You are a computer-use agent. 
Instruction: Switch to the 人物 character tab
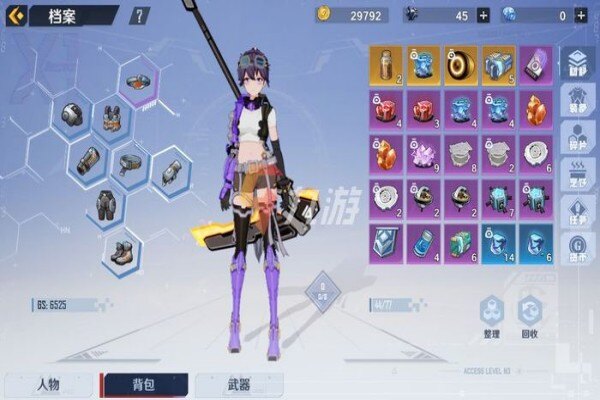coord(46,385)
